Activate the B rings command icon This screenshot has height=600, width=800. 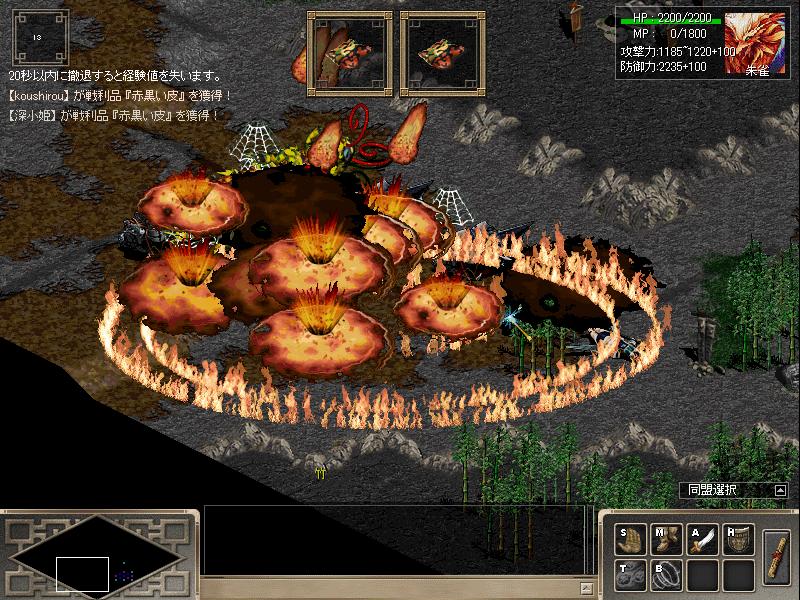pyautogui.click(x=665, y=575)
